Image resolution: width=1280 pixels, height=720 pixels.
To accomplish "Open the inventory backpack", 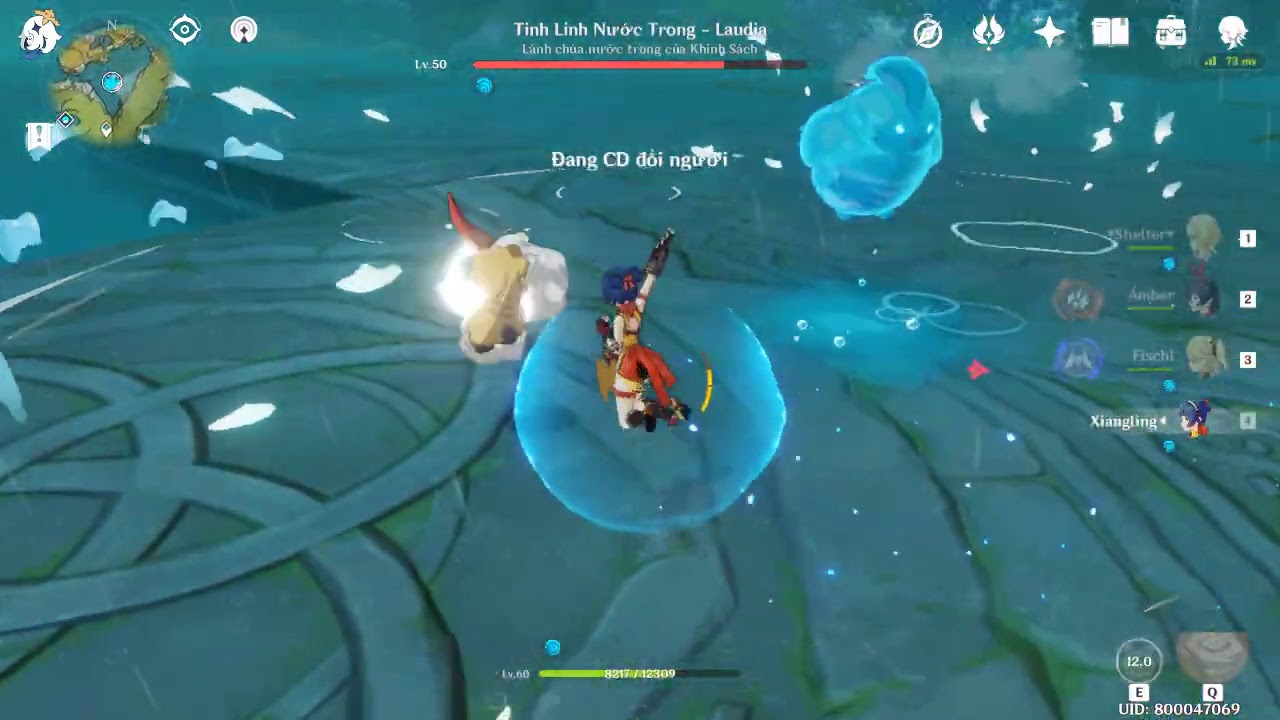I will (x=1171, y=33).
